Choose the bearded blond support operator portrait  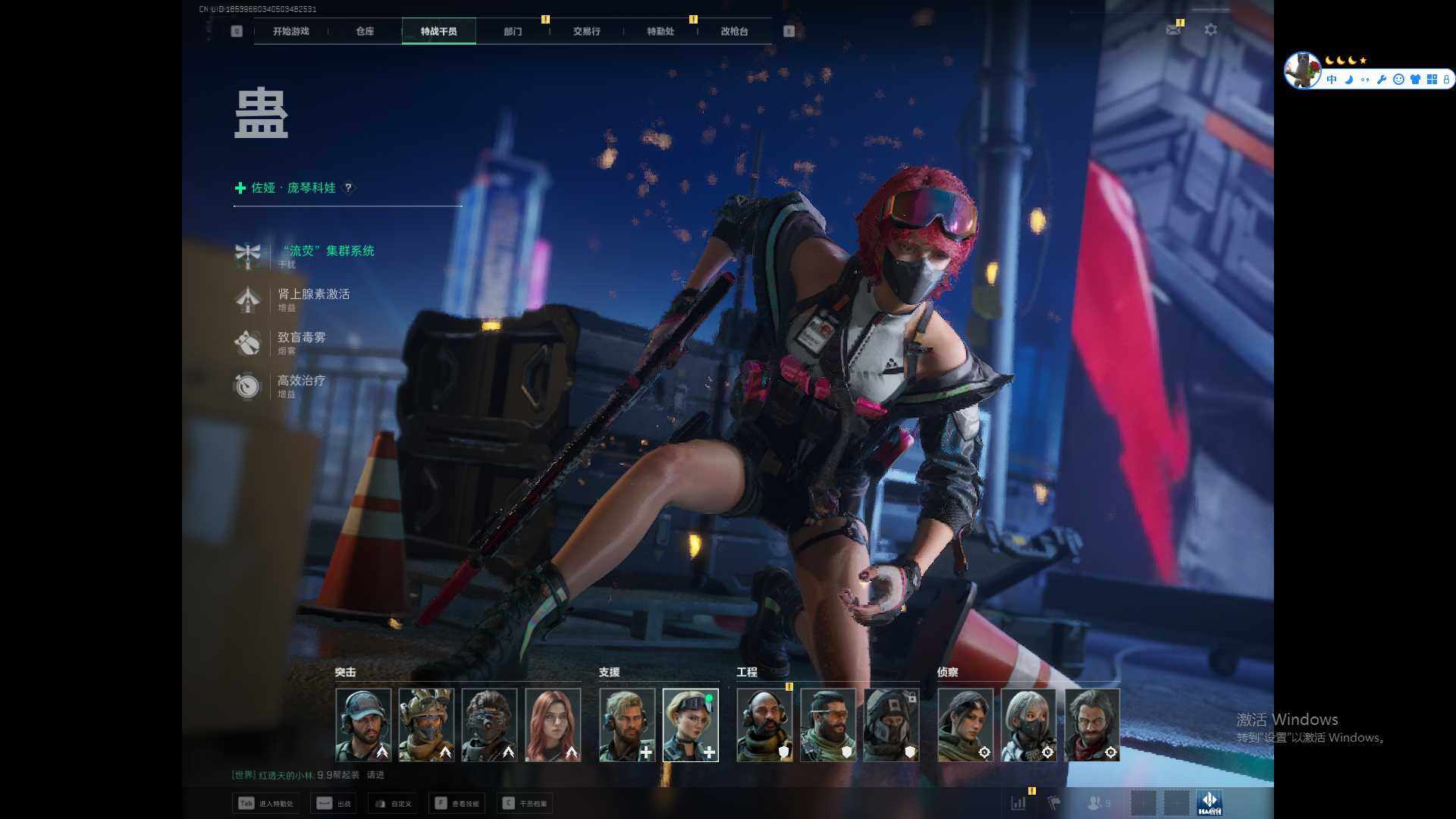click(x=627, y=724)
